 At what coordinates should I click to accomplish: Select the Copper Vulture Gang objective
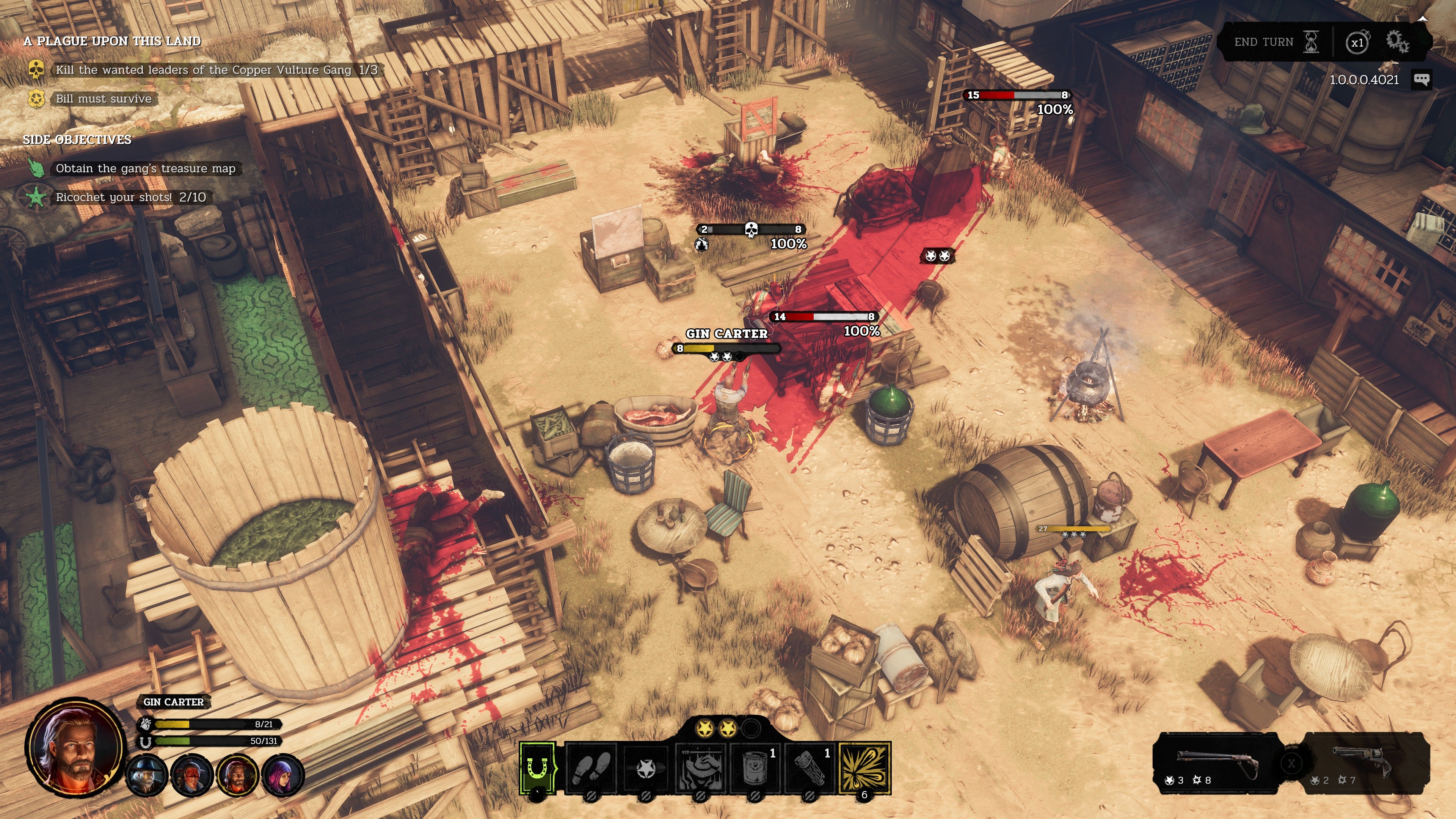[216, 70]
